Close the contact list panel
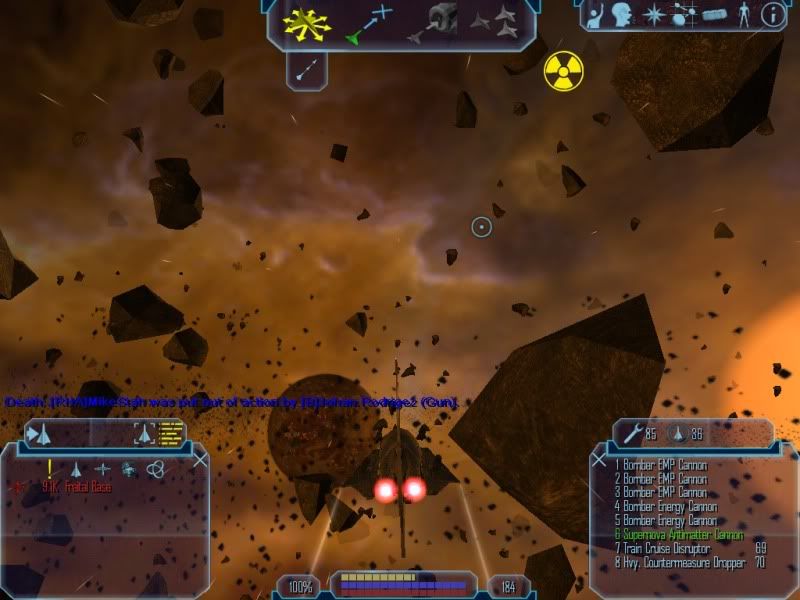The width and height of the screenshot is (800, 600). (200, 460)
